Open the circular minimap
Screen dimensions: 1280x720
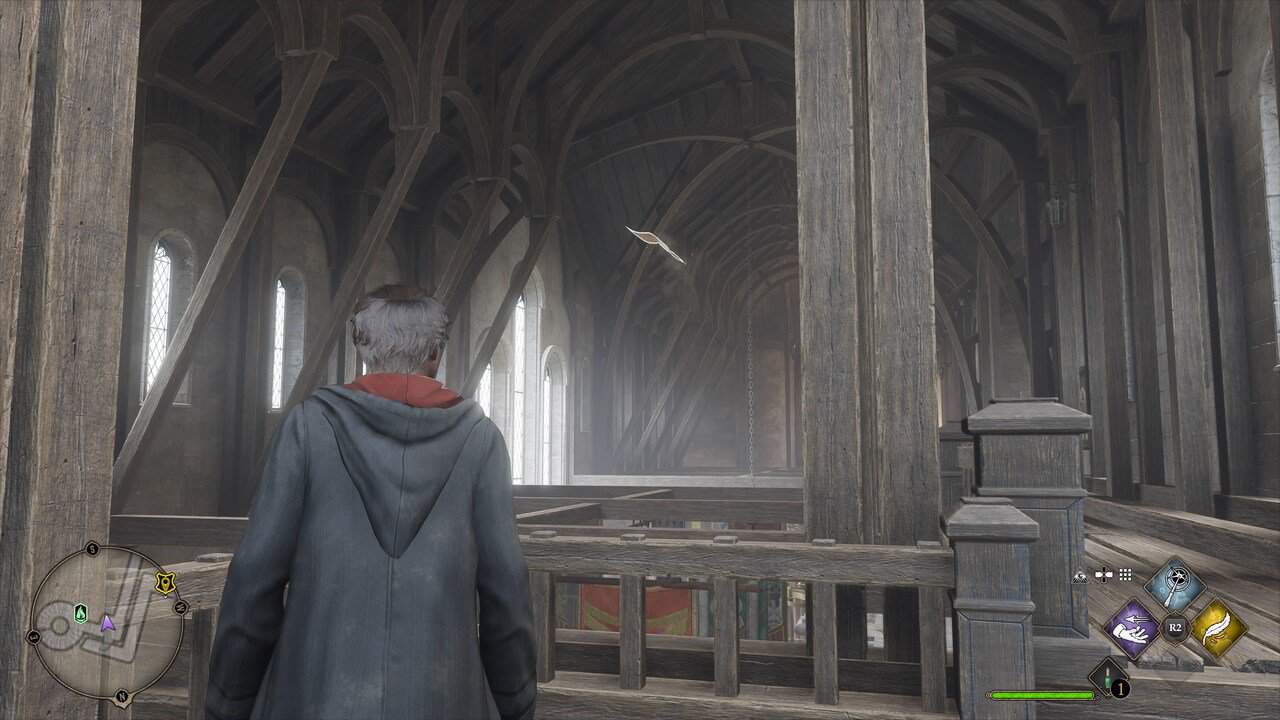[x=106, y=624]
